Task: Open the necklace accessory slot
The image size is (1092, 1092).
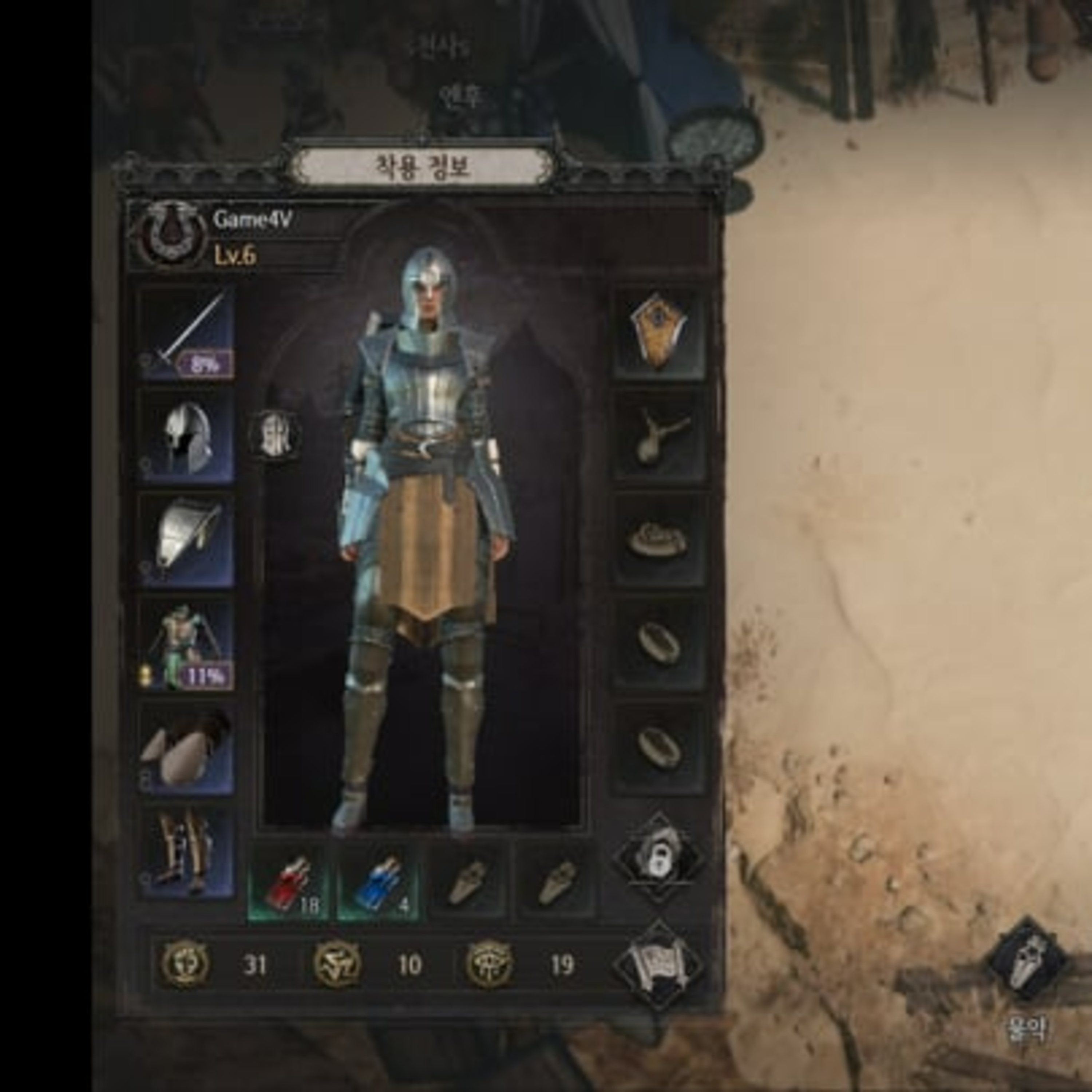Action: [659, 436]
